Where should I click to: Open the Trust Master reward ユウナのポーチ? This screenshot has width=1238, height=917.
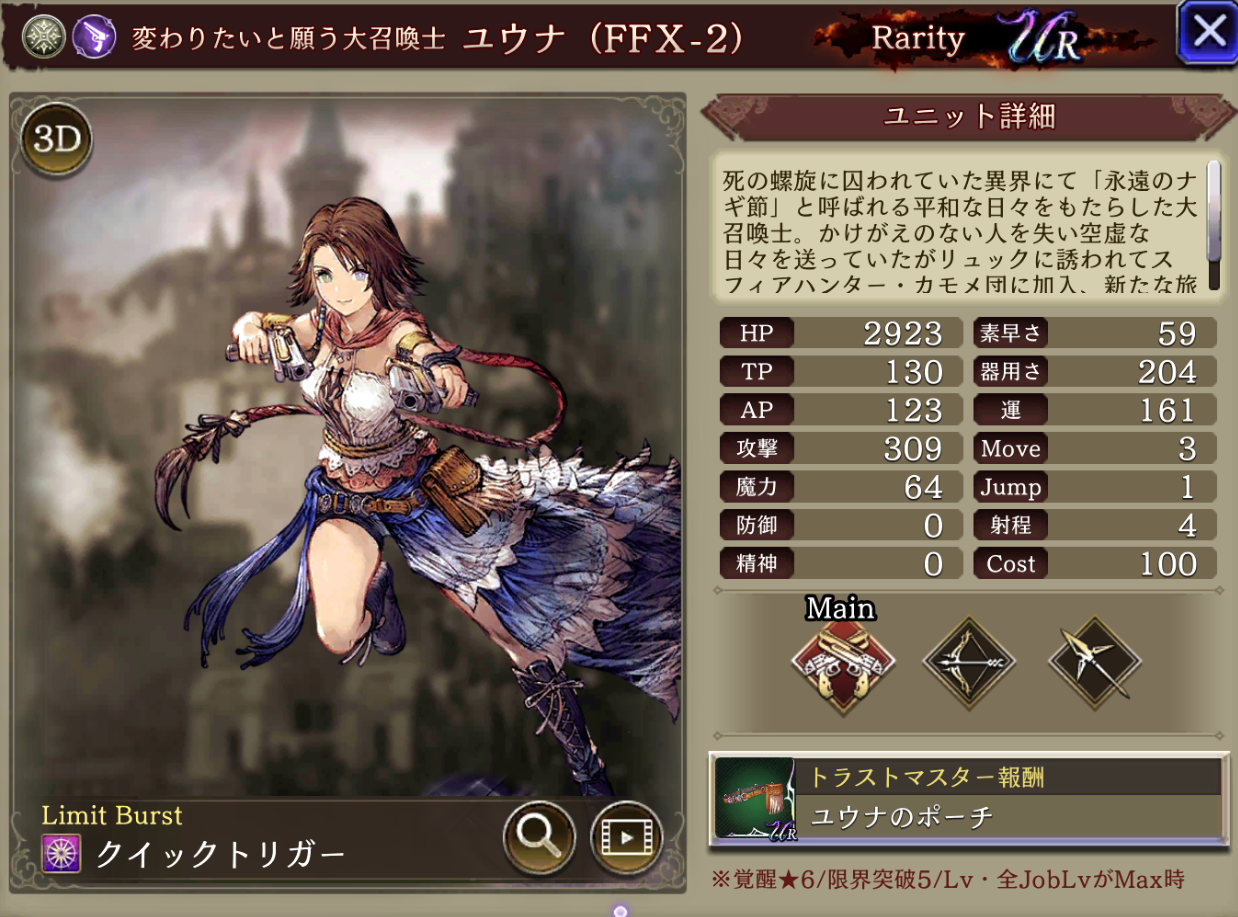tap(968, 797)
